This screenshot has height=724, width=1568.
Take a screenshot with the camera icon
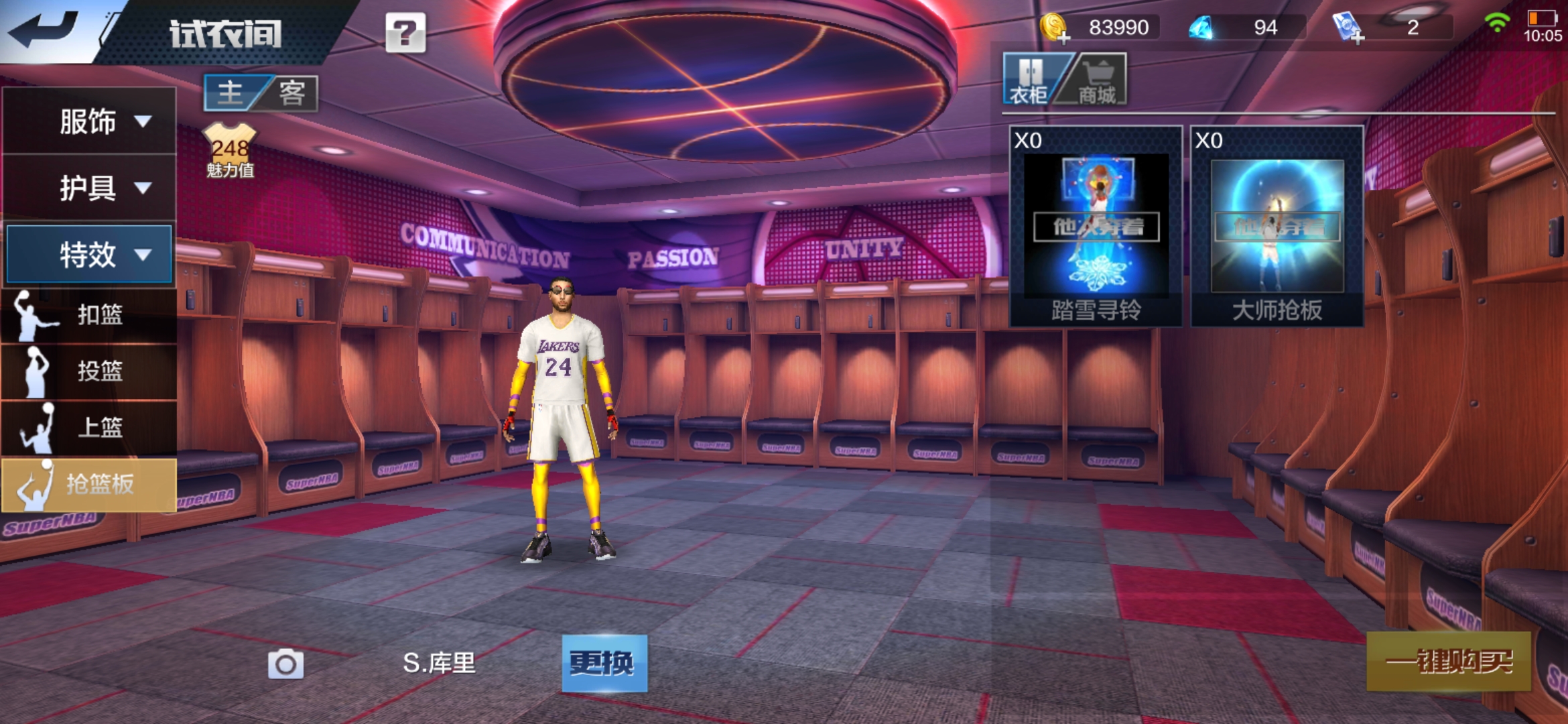285,664
